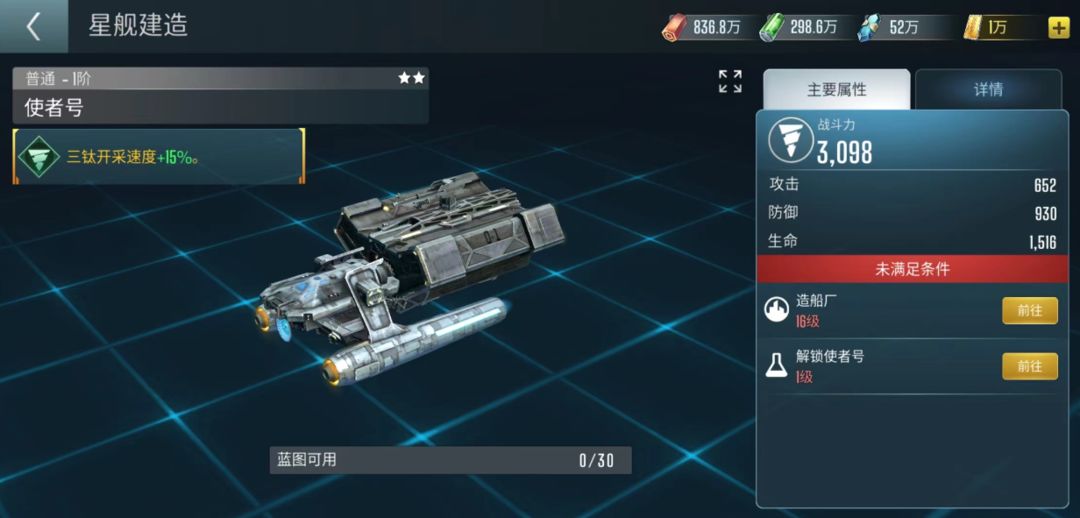Click 前往 next to 造船厂 requirement

tap(1029, 311)
